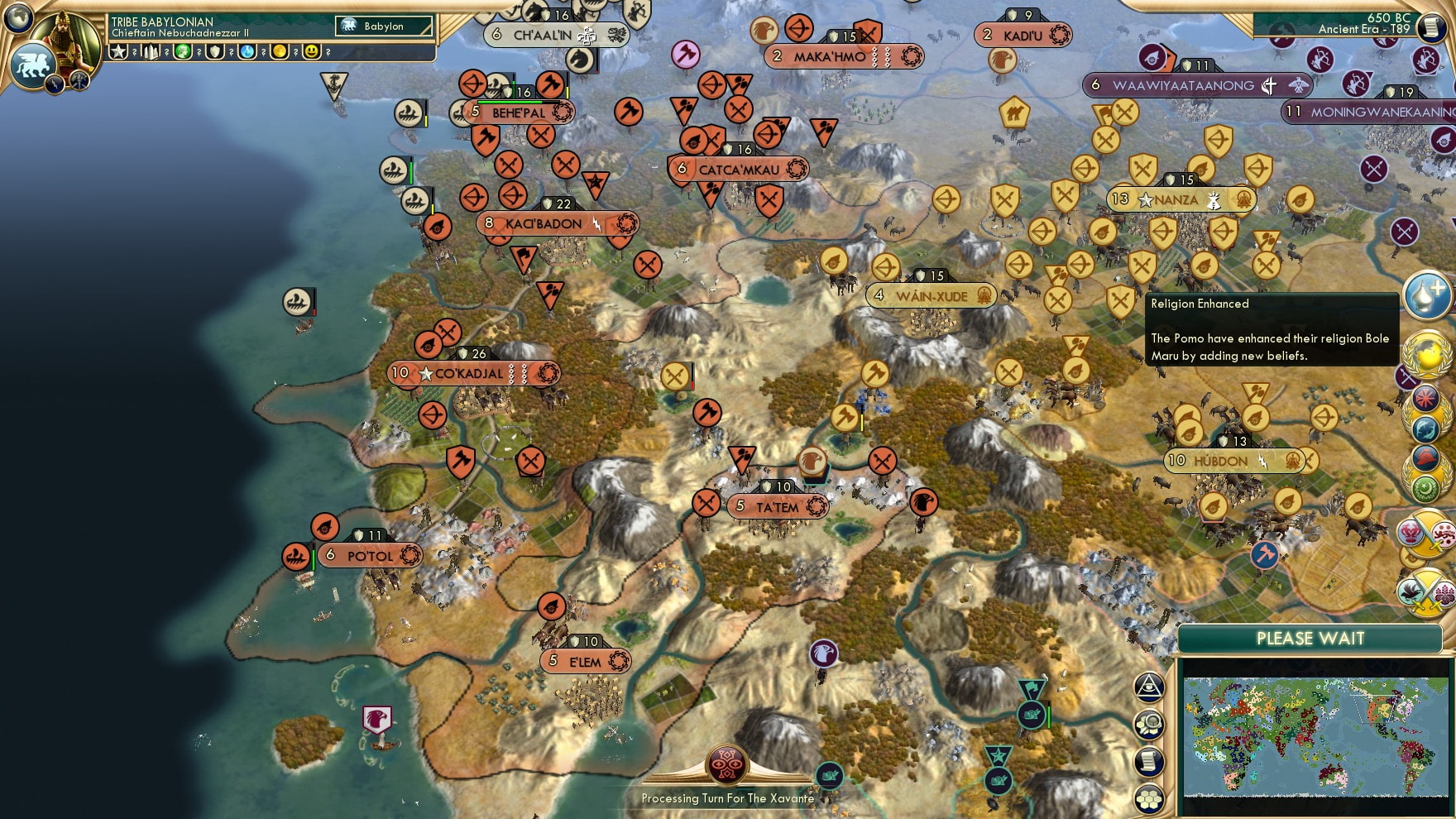Image resolution: width=1456 pixels, height=819 pixels.
Task: Toggle the hex grid button
Action: tap(1149, 798)
